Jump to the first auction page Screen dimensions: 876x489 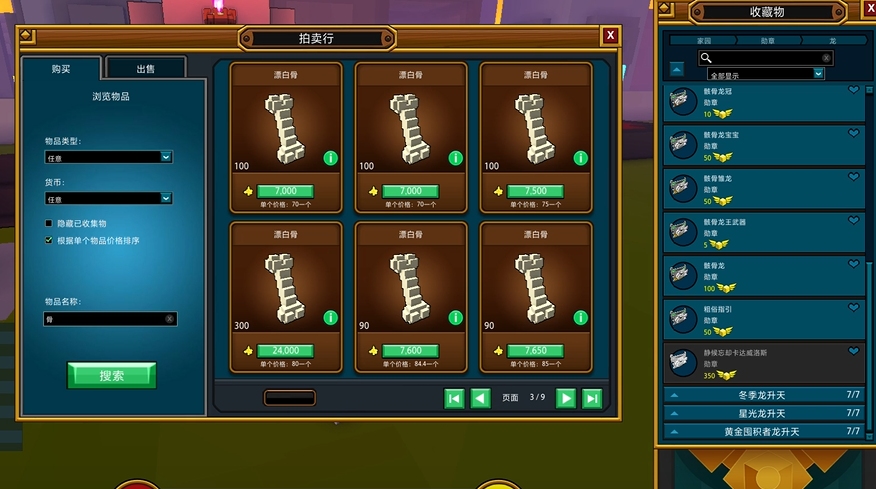coord(454,398)
